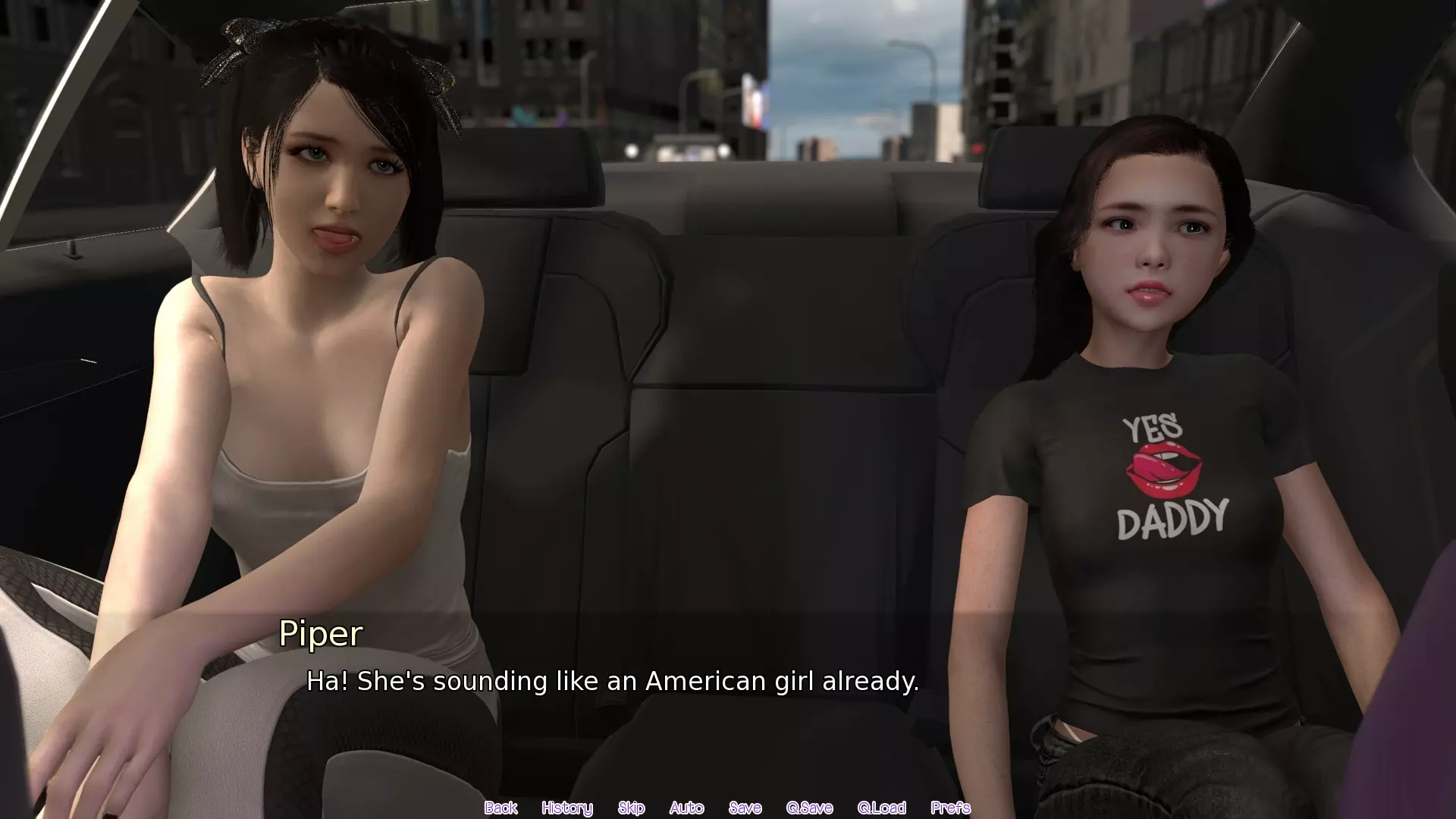Toggle Auto advance mode
The image size is (1456, 819).
686,808
